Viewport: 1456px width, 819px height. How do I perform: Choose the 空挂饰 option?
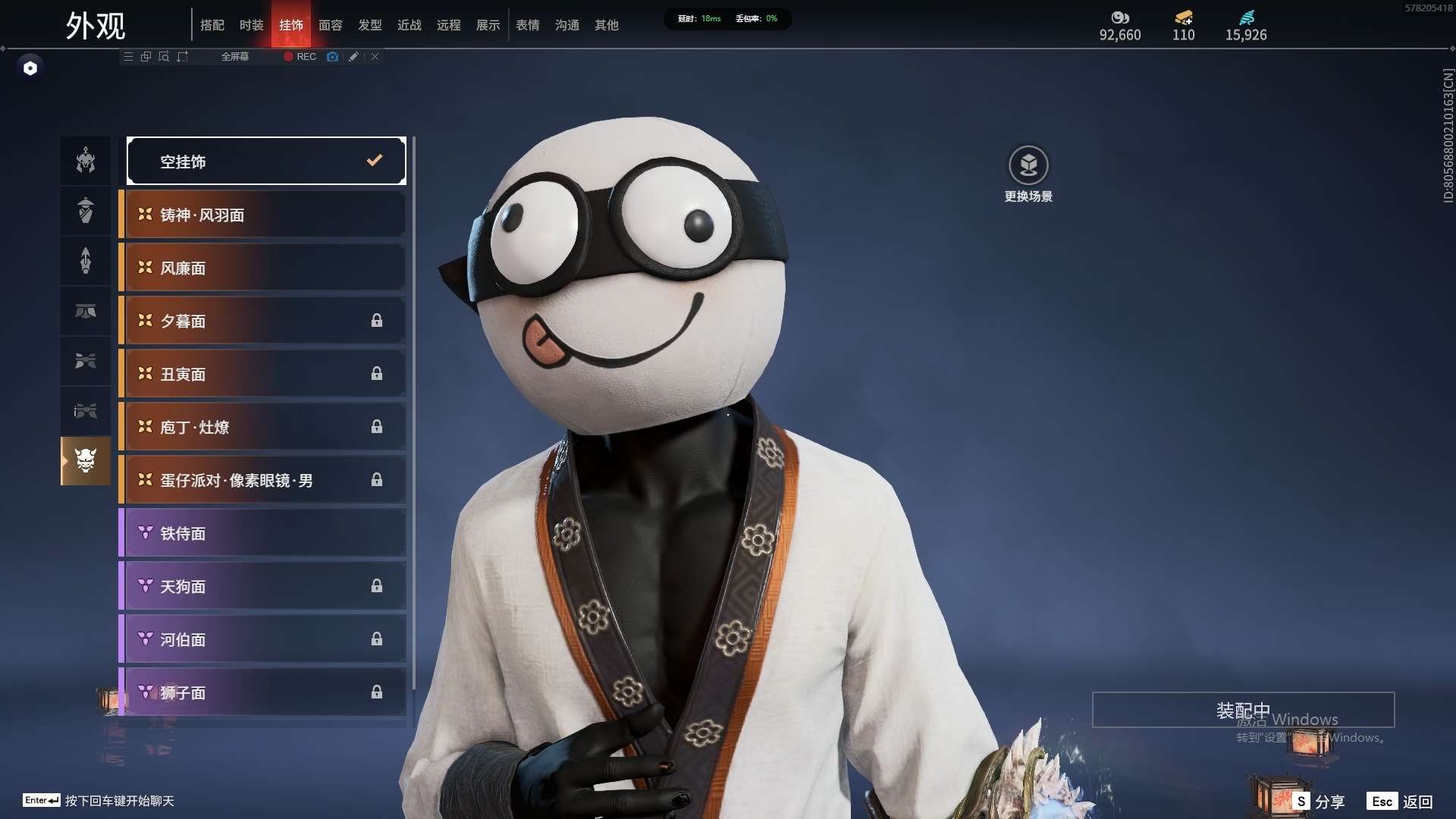266,161
